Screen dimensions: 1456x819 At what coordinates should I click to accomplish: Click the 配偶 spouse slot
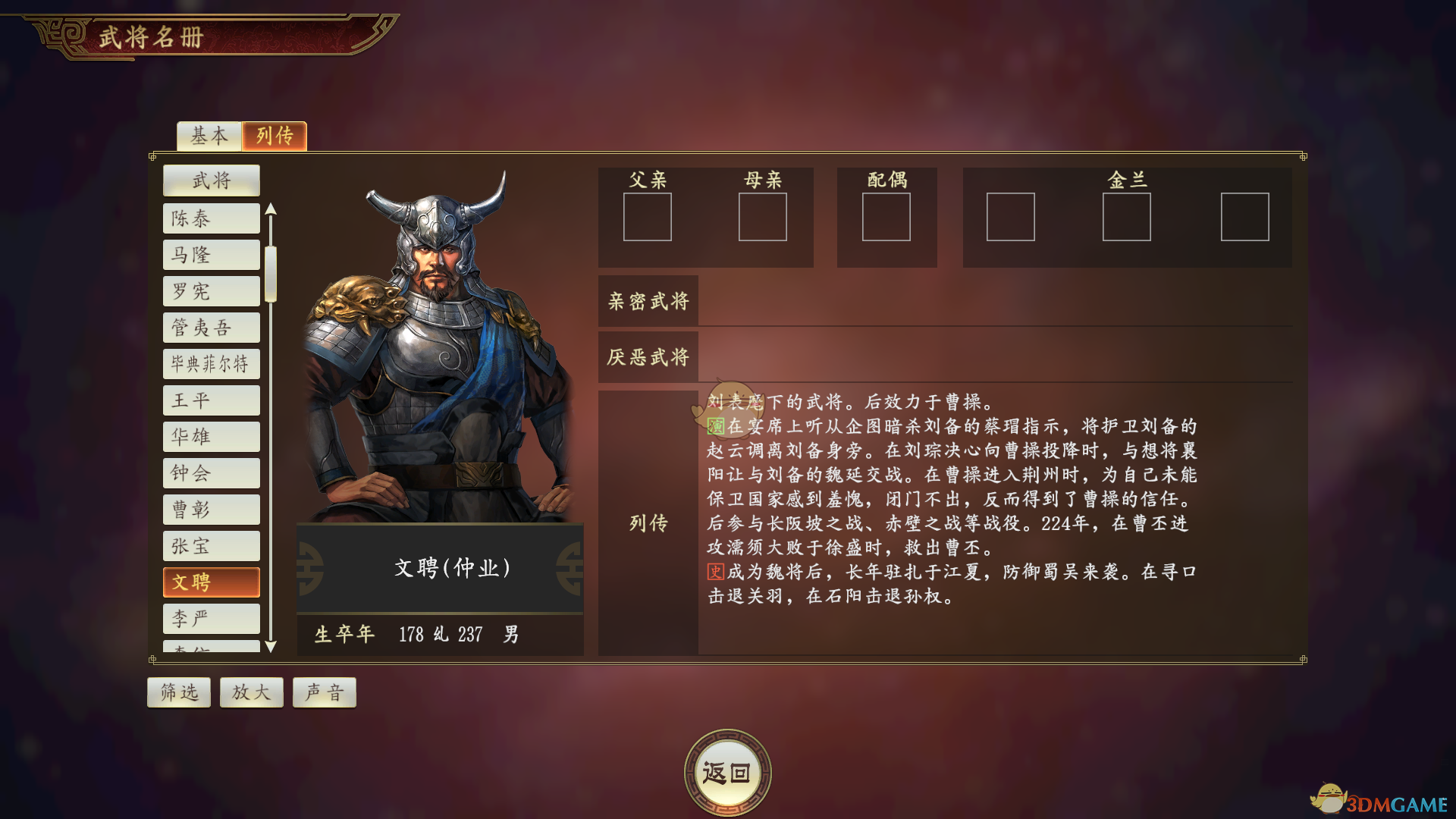887,218
